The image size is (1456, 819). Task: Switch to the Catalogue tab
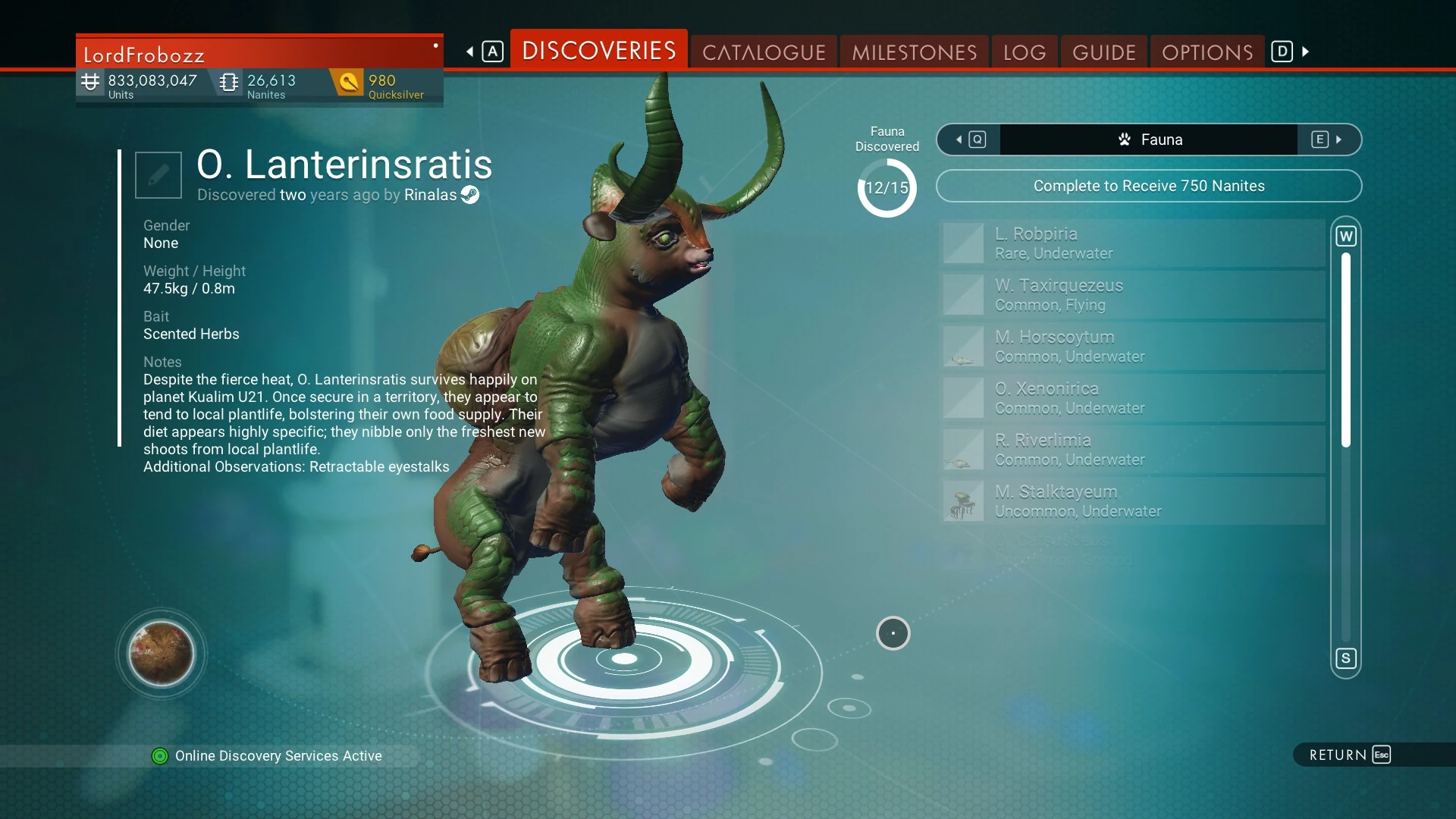pos(763,52)
